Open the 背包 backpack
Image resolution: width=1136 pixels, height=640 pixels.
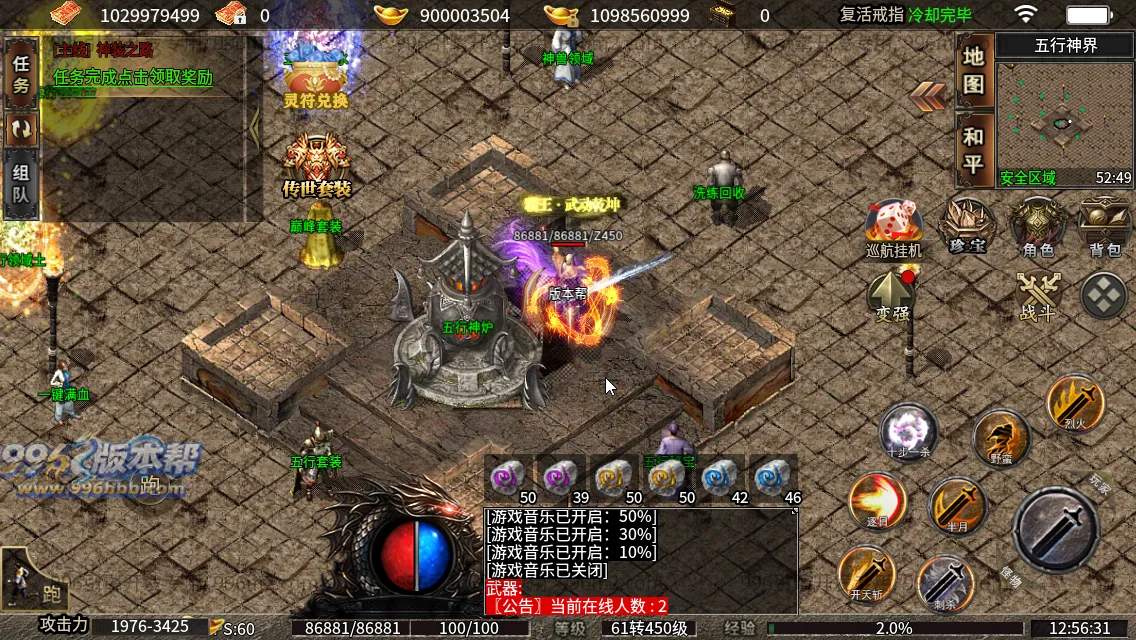coord(1105,226)
